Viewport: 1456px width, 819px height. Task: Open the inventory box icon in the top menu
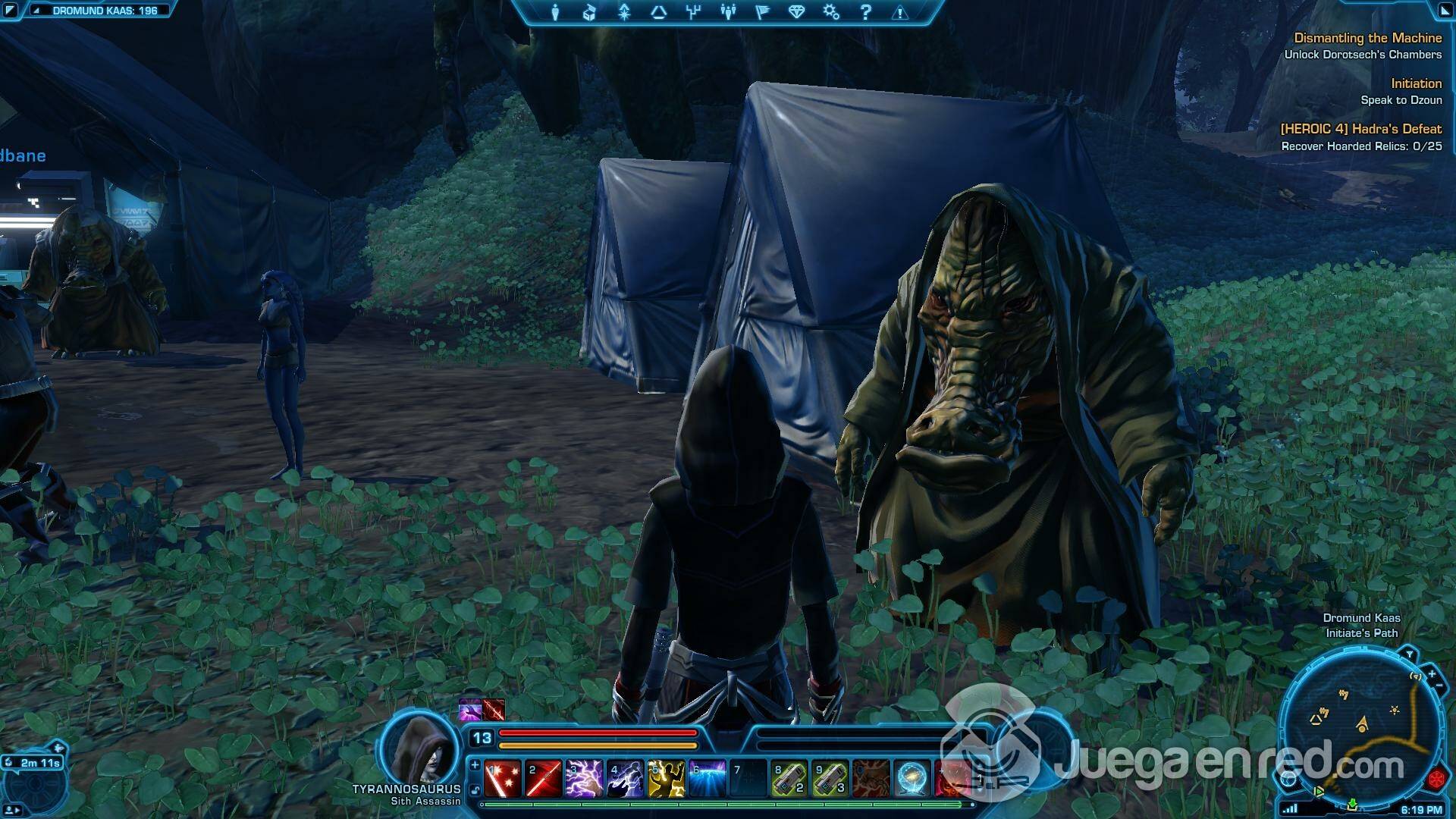click(x=589, y=12)
